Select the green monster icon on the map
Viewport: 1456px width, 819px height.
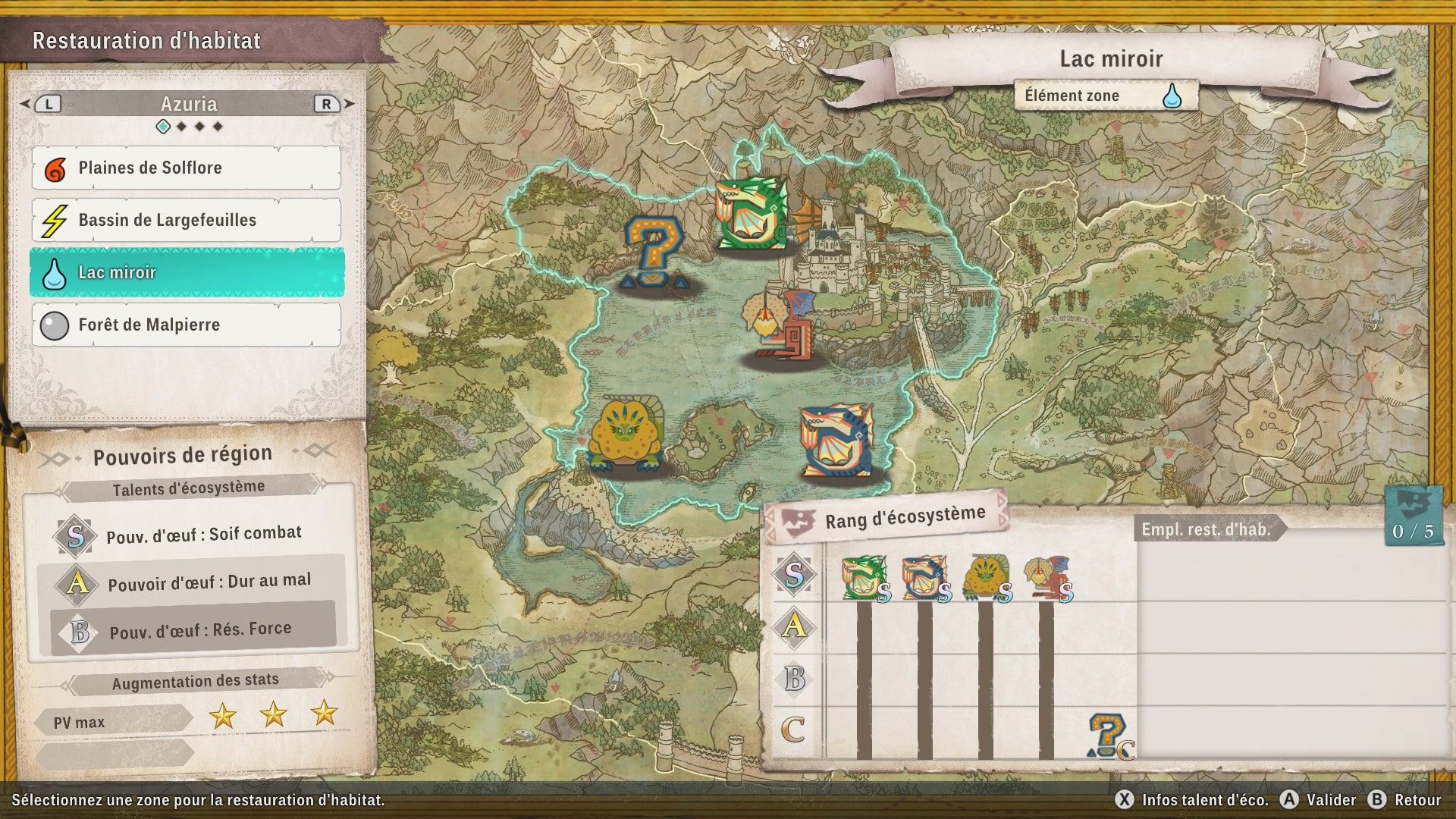coord(751,213)
